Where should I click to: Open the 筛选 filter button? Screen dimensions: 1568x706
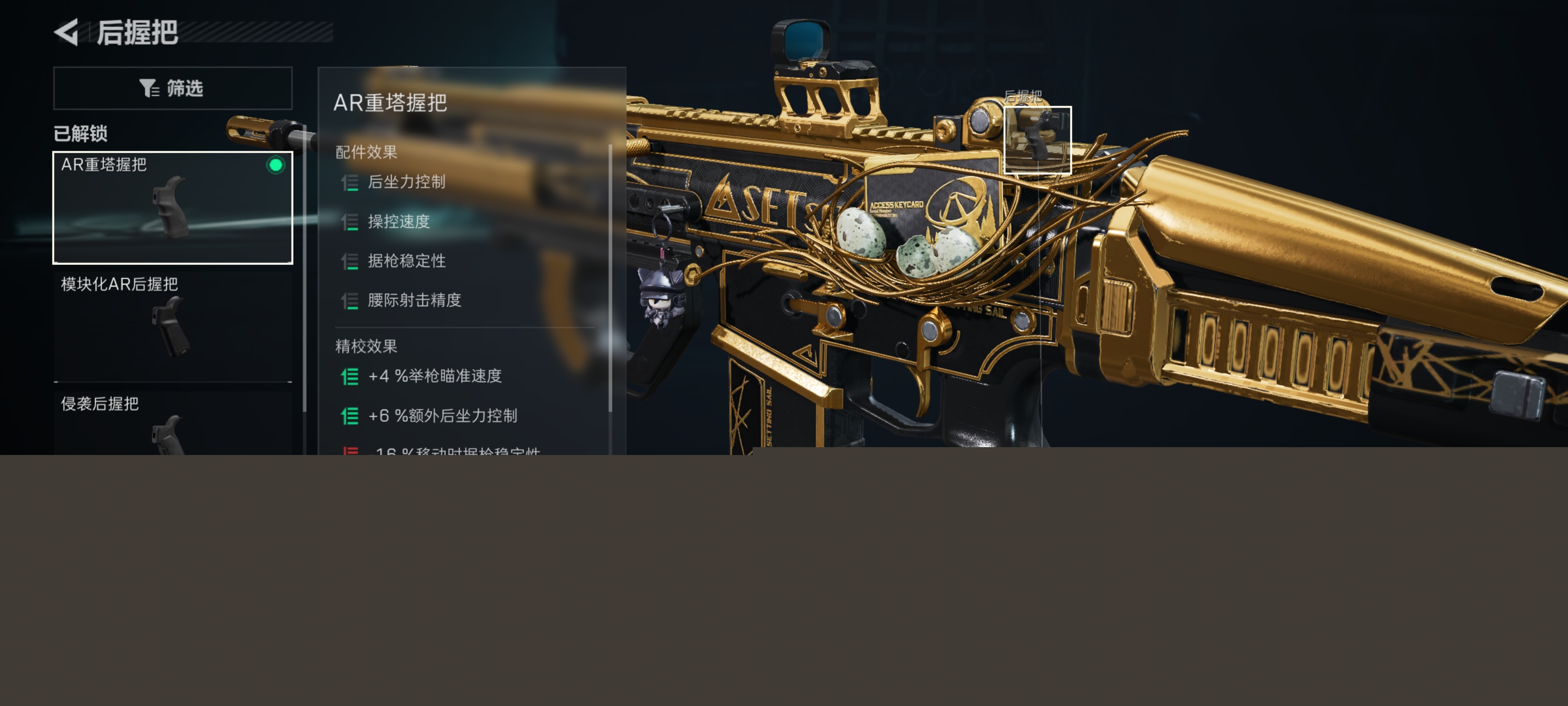coord(173,88)
